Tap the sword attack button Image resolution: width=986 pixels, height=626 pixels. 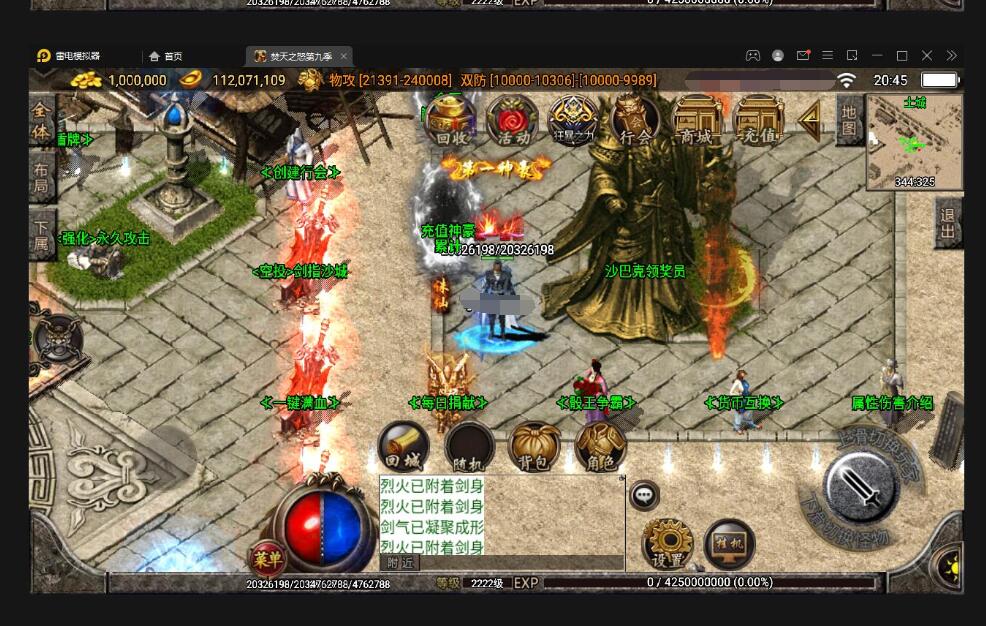pyautogui.click(x=860, y=487)
